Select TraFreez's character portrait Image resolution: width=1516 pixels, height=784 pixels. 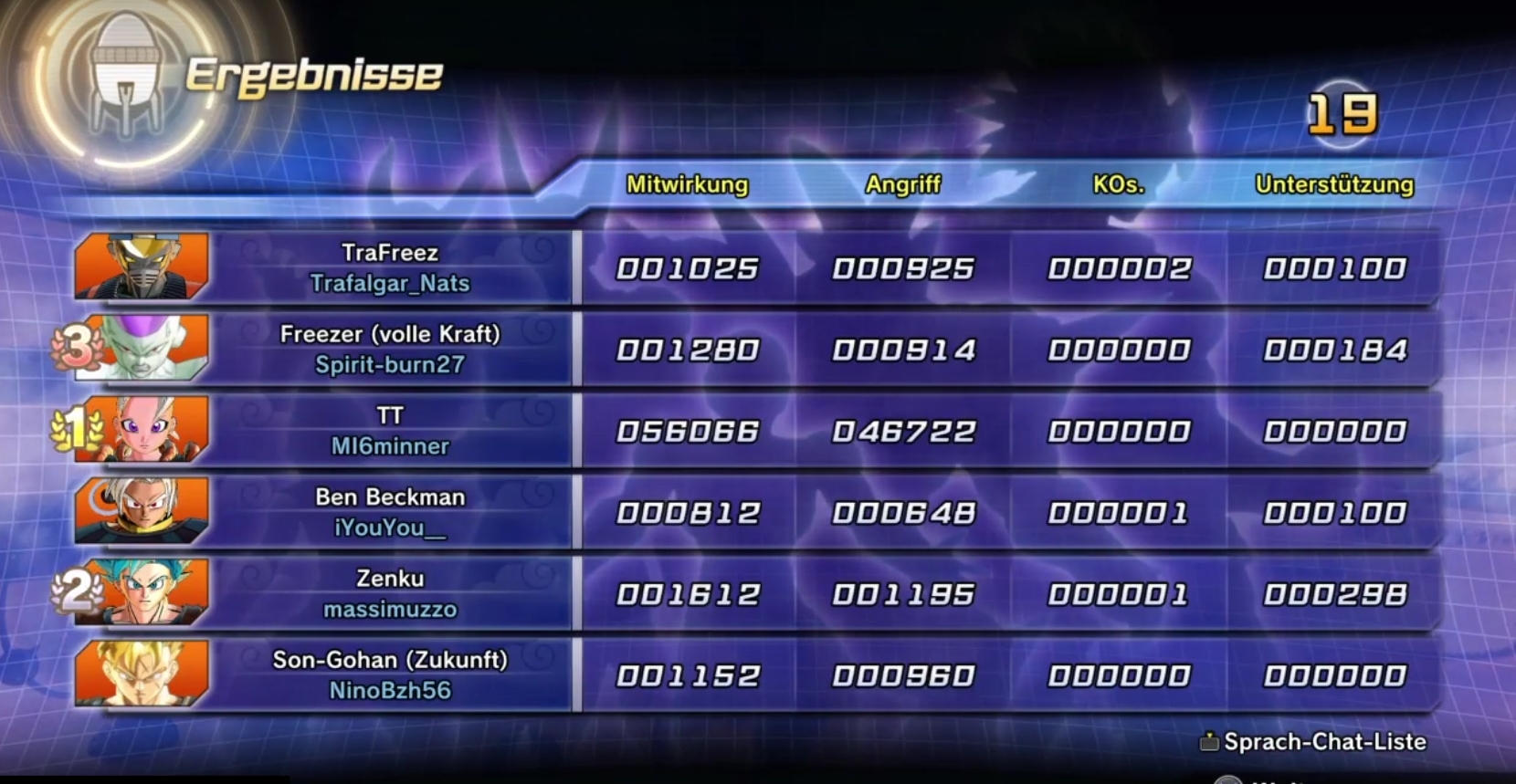(x=142, y=267)
